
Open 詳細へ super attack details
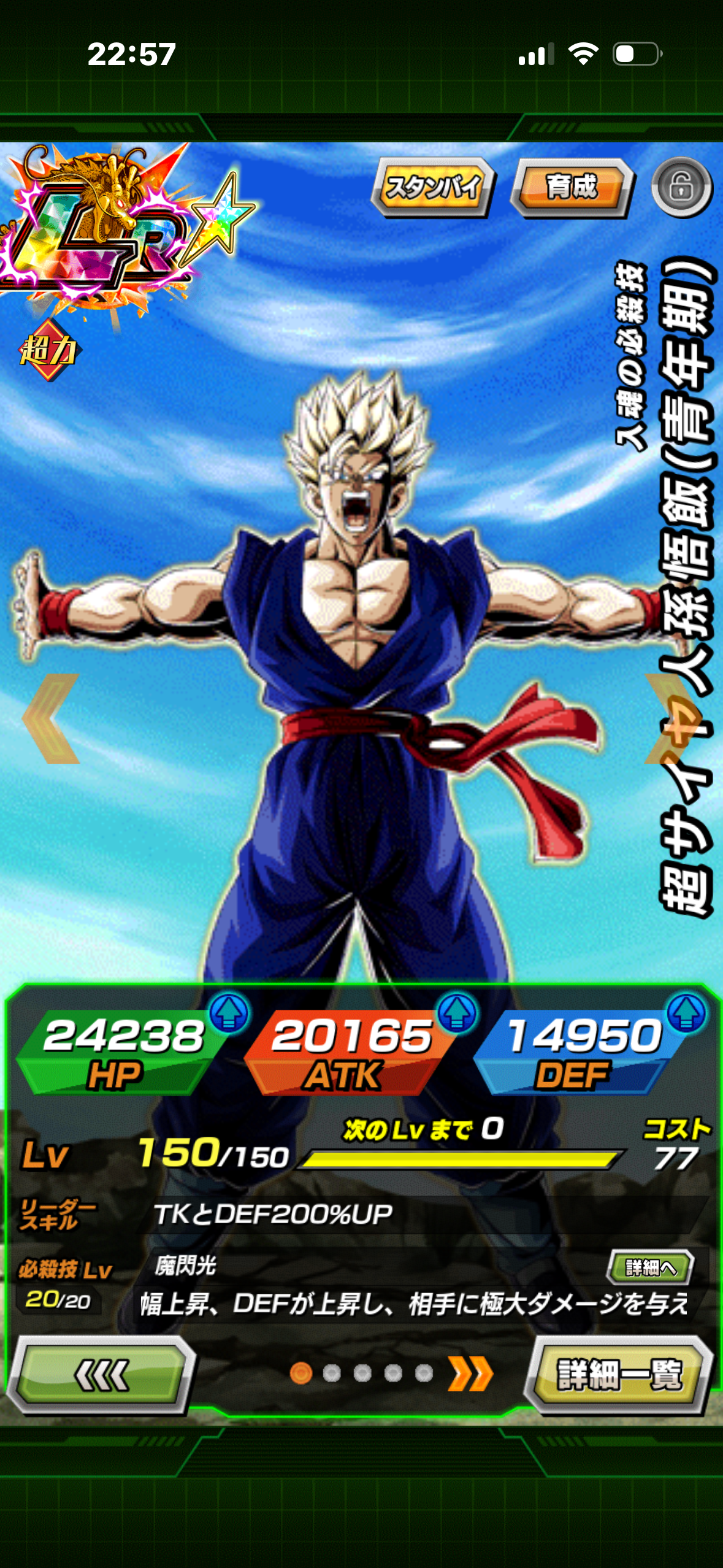pyautogui.click(x=650, y=1267)
